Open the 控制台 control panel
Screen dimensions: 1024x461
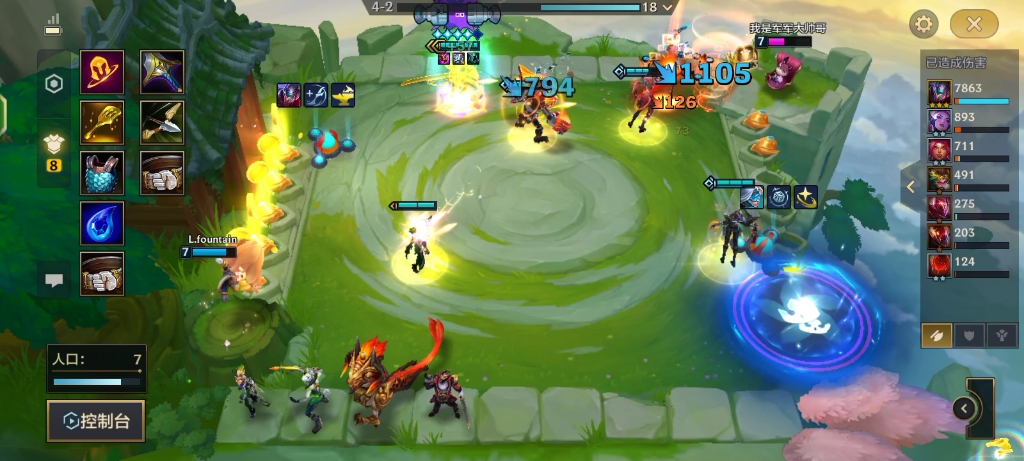[x=95, y=421]
